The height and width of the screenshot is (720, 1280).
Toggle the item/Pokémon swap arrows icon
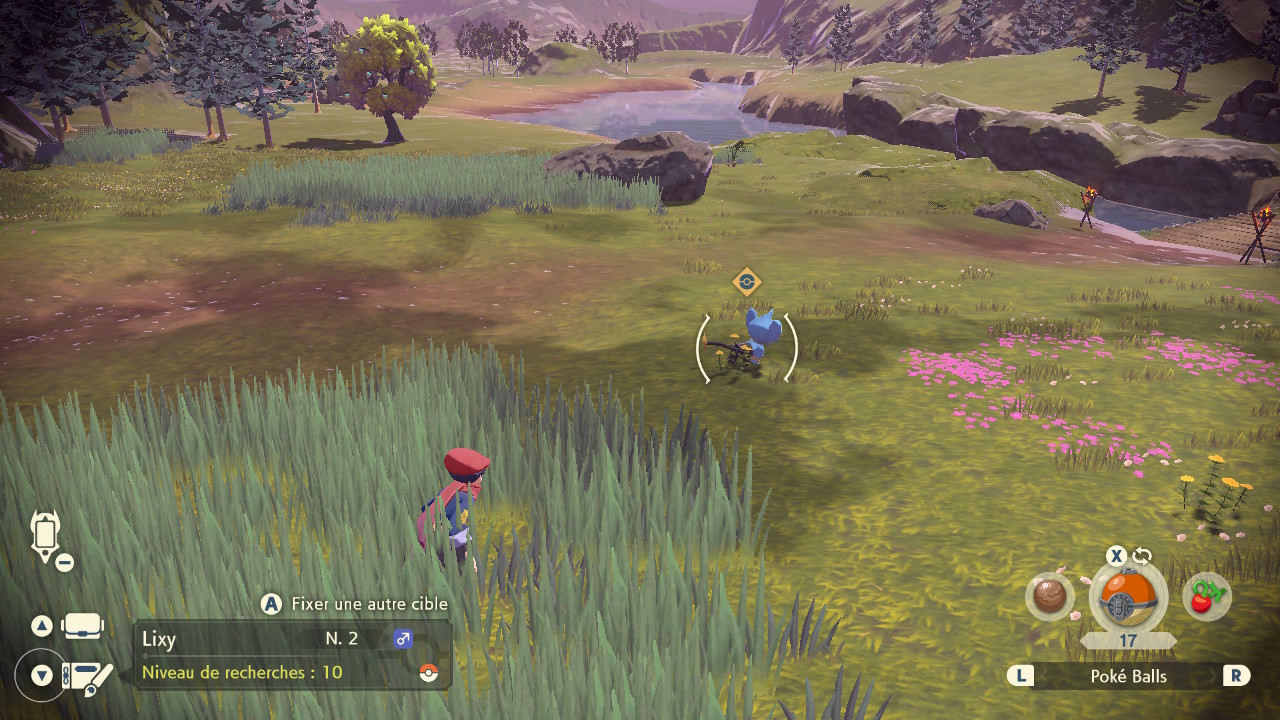(1142, 556)
